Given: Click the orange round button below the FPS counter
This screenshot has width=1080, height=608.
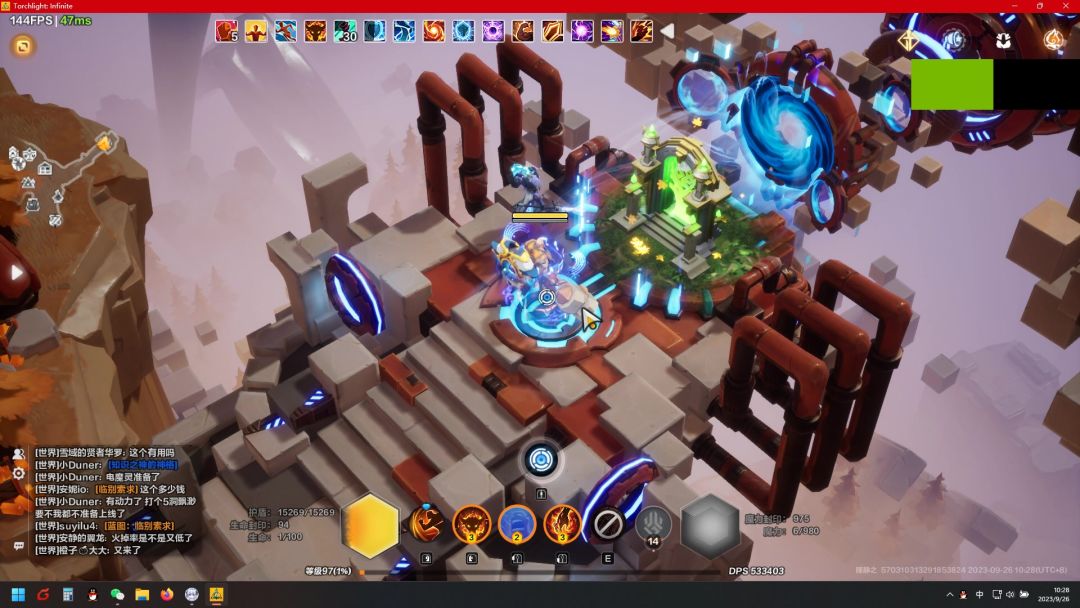Looking at the screenshot, I should tap(22, 45).
